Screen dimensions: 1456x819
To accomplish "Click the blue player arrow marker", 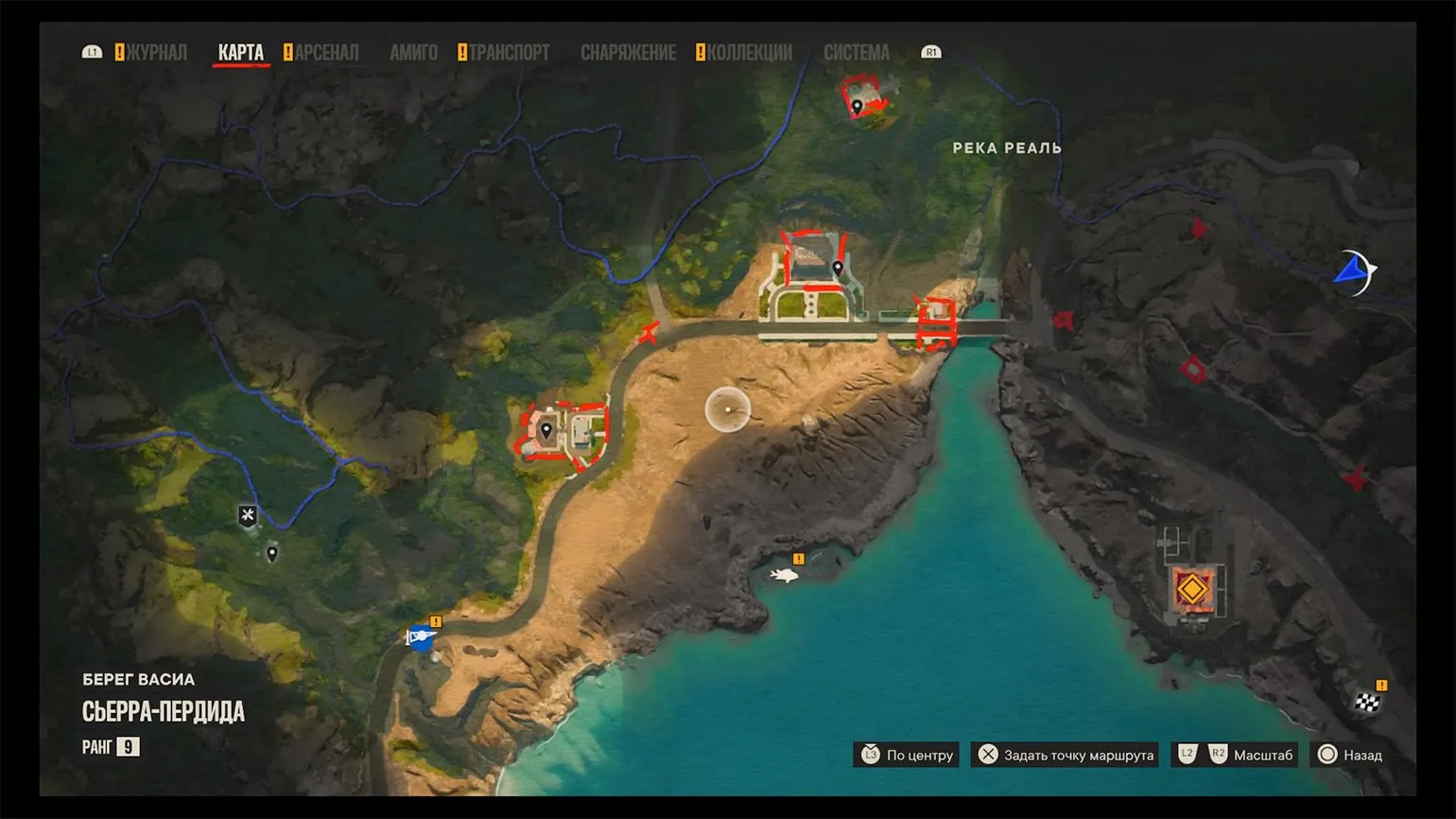I will coord(1354,272).
